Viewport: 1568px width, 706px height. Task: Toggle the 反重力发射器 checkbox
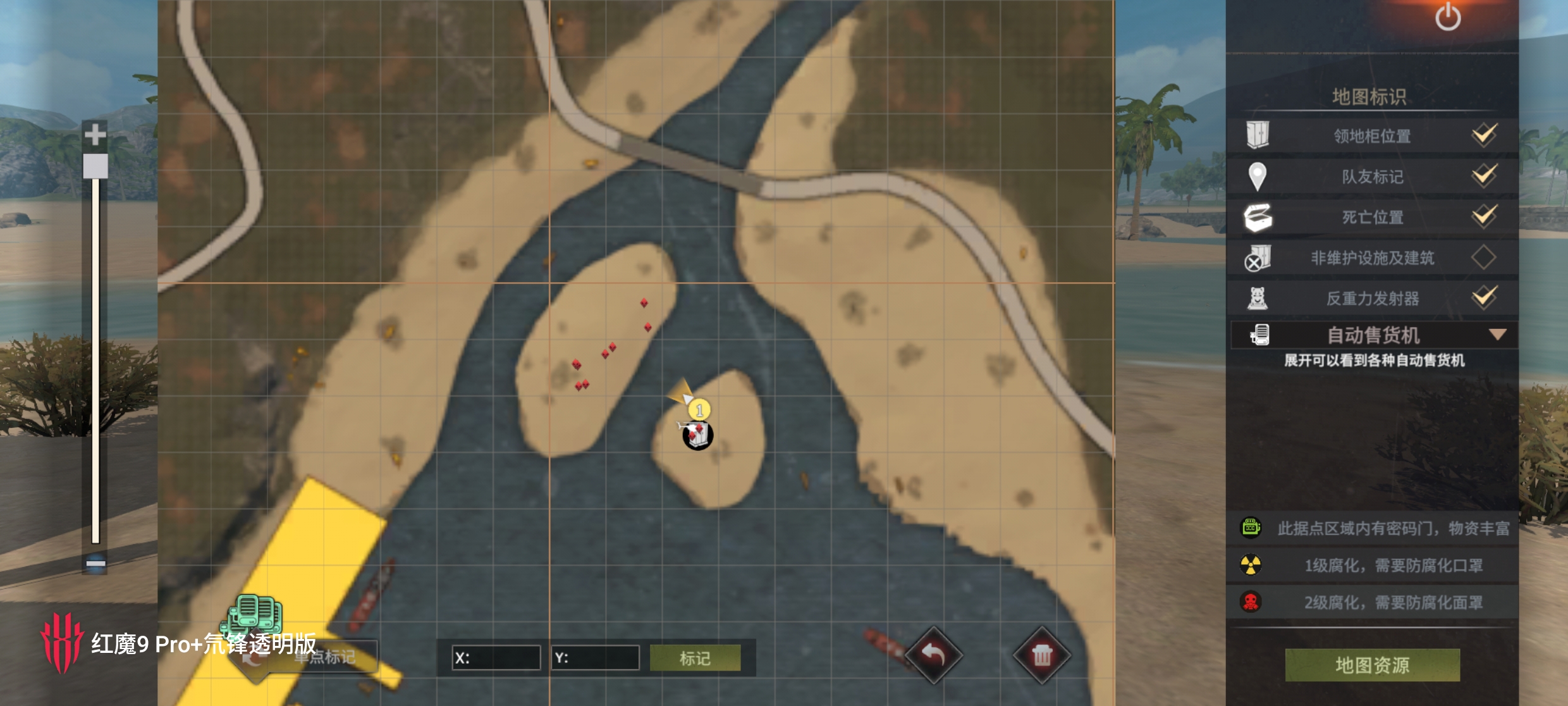(1483, 298)
